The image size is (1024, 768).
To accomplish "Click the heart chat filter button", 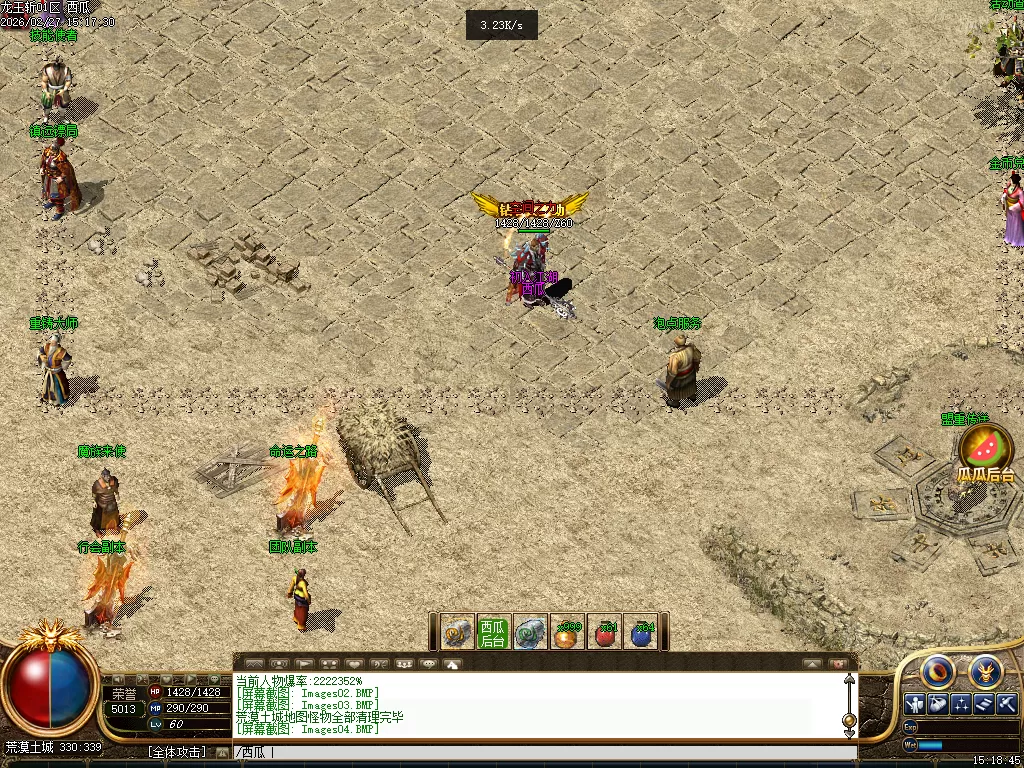I will coord(354,663).
